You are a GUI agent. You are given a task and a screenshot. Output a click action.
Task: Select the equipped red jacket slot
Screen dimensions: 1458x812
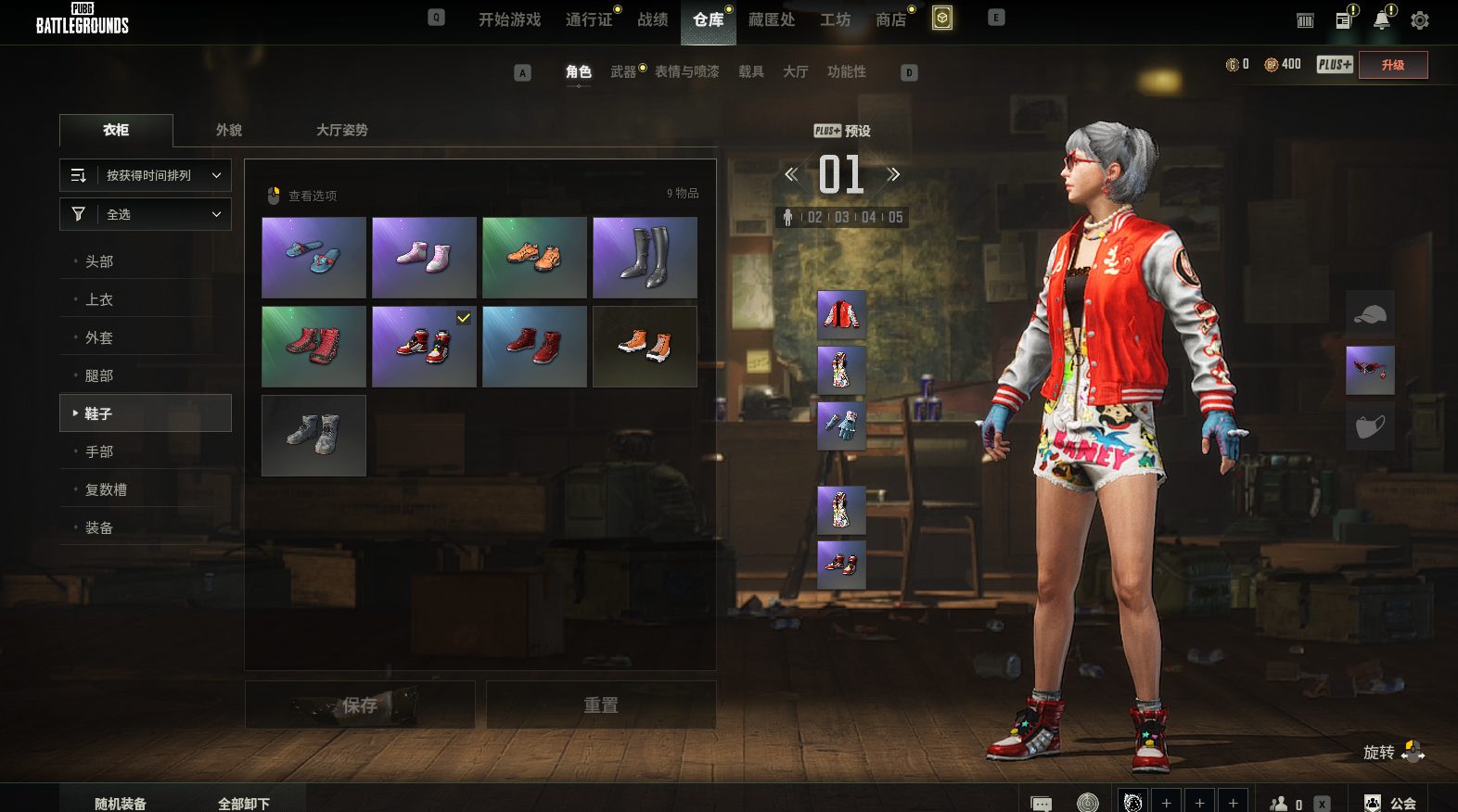pyautogui.click(x=841, y=314)
